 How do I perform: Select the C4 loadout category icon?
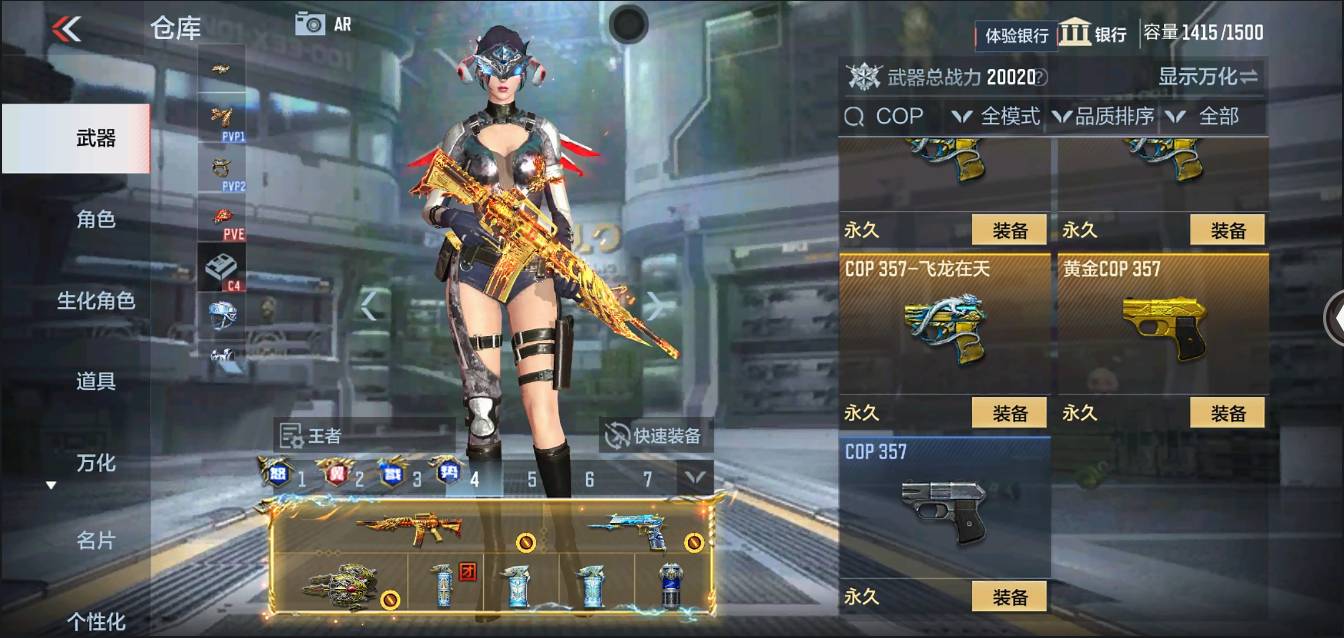tap(221, 268)
